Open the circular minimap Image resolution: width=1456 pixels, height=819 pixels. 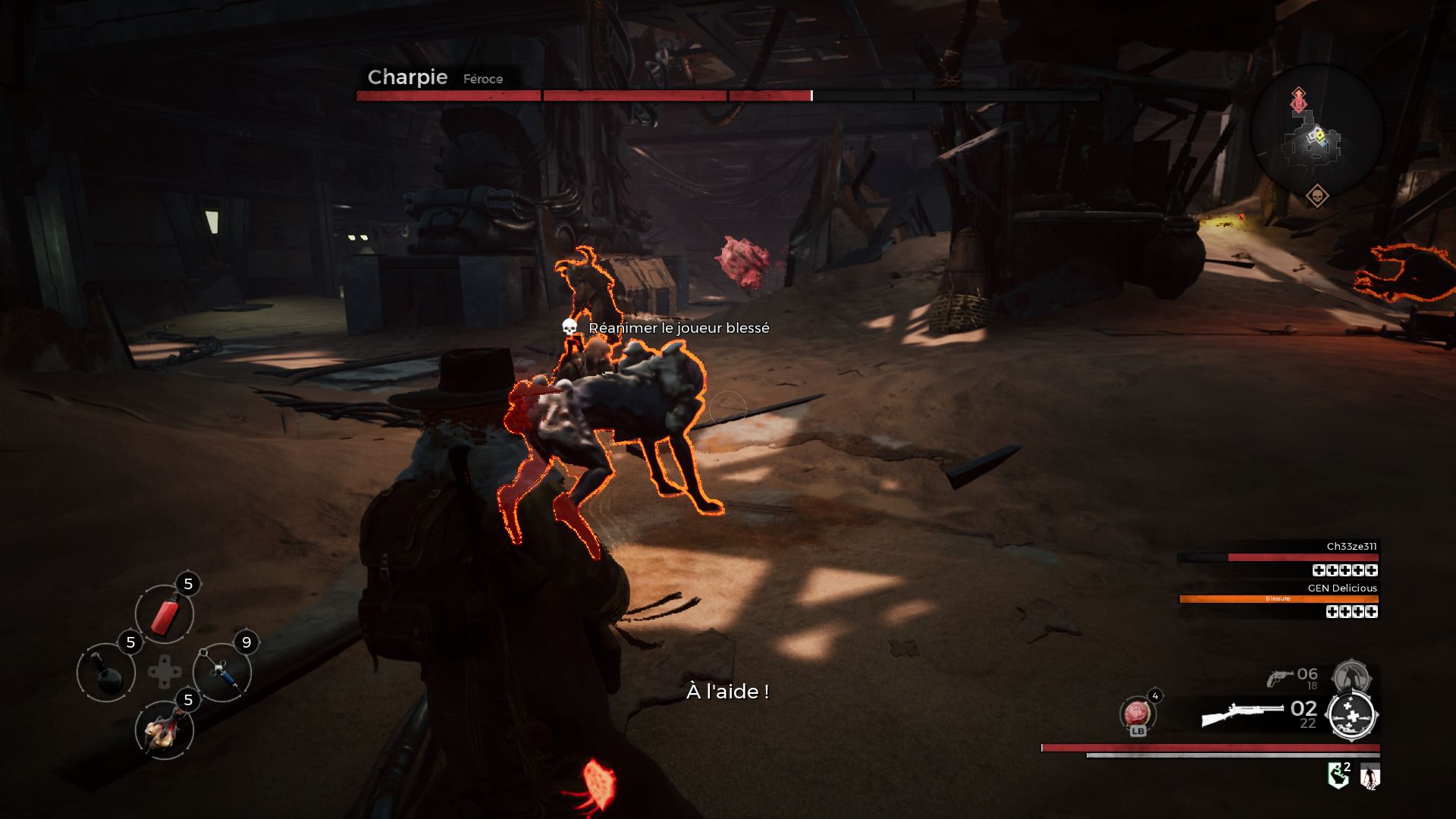point(1316,130)
